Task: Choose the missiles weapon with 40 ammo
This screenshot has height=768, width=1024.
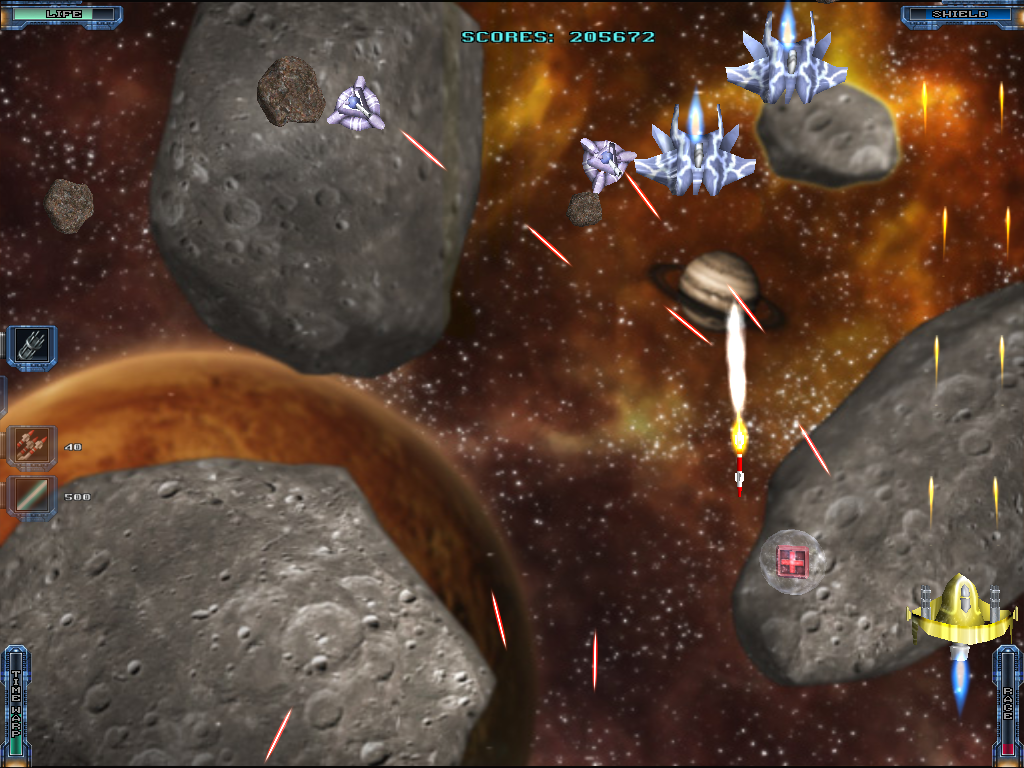Action: pyautogui.click(x=32, y=446)
